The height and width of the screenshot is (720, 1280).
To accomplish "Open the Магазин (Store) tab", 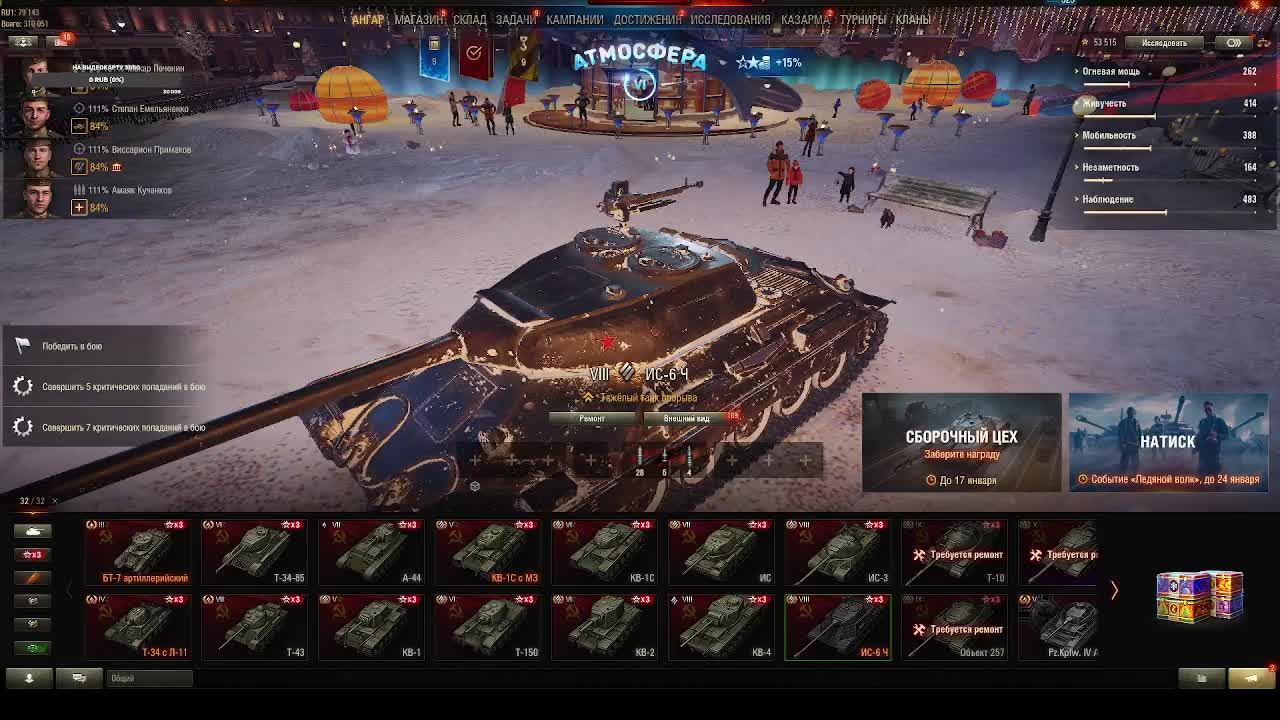I will (419, 19).
